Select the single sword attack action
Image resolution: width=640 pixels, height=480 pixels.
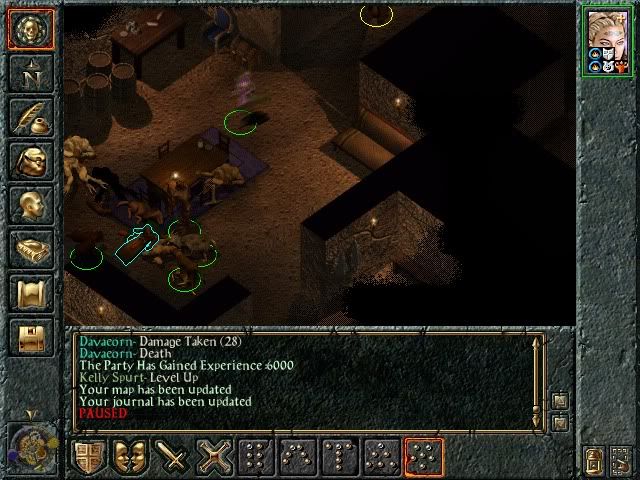(174, 457)
